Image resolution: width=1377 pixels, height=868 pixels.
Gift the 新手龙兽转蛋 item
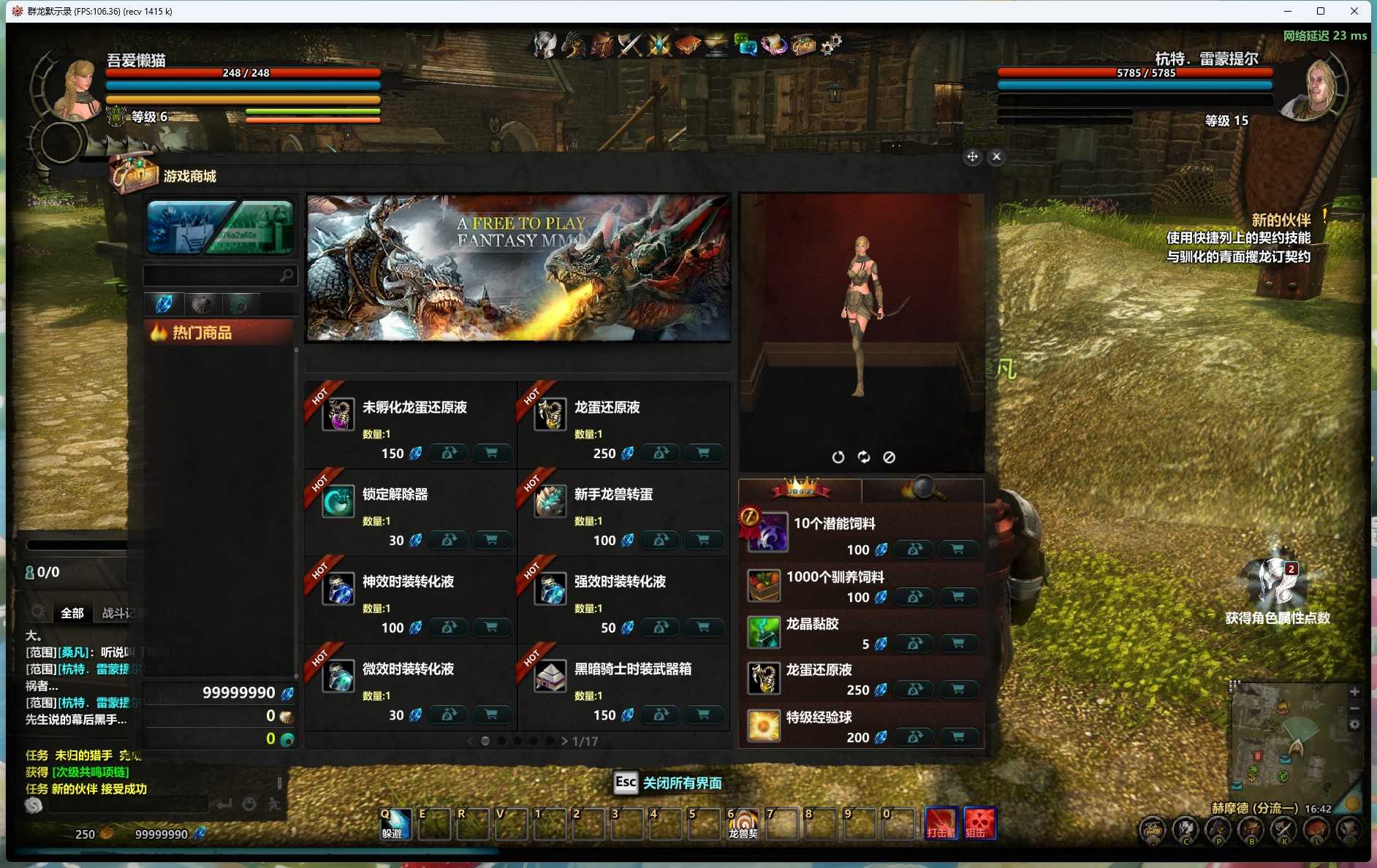pyautogui.click(x=661, y=540)
